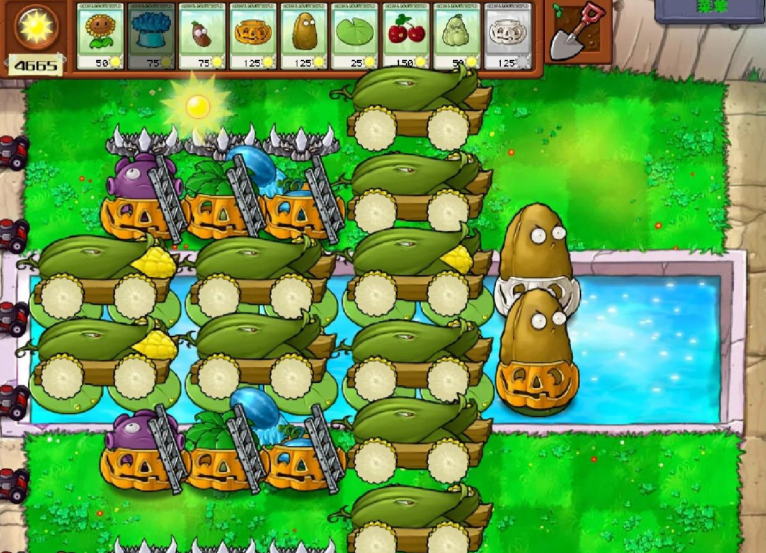Choose the Squash seed packet
Image resolution: width=766 pixels, height=553 pixels.
(457, 36)
